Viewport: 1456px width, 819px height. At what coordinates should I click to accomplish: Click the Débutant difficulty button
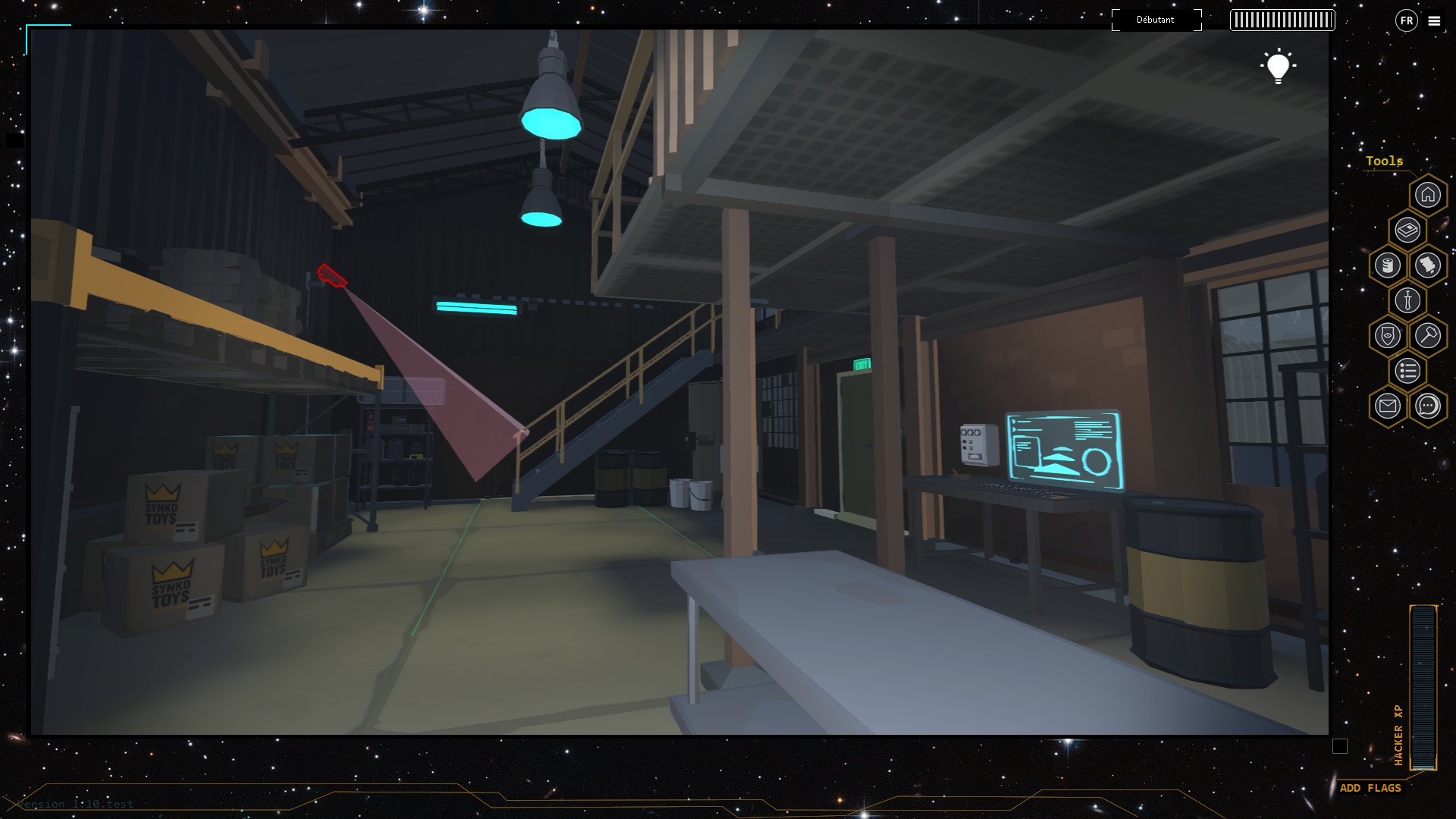click(1156, 20)
